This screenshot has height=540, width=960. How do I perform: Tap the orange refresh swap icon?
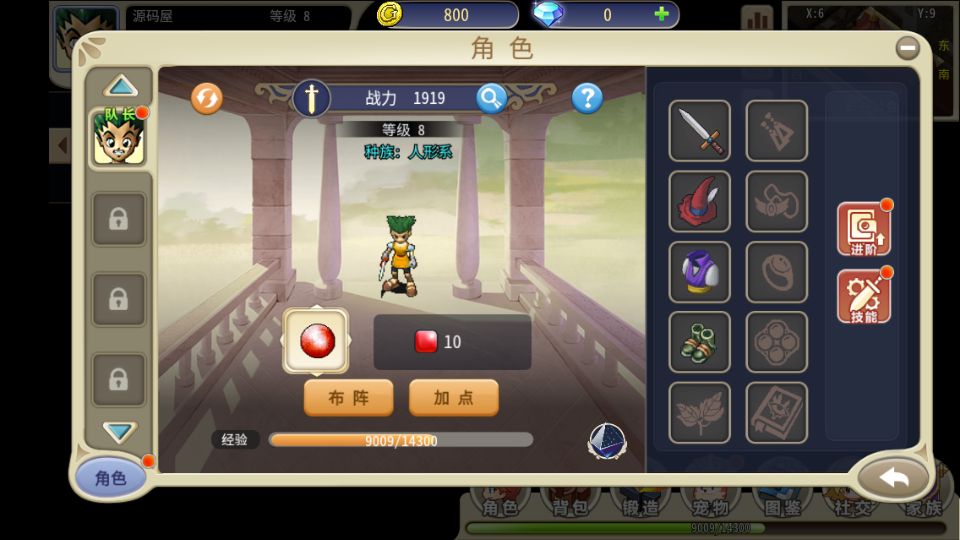point(207,98)
